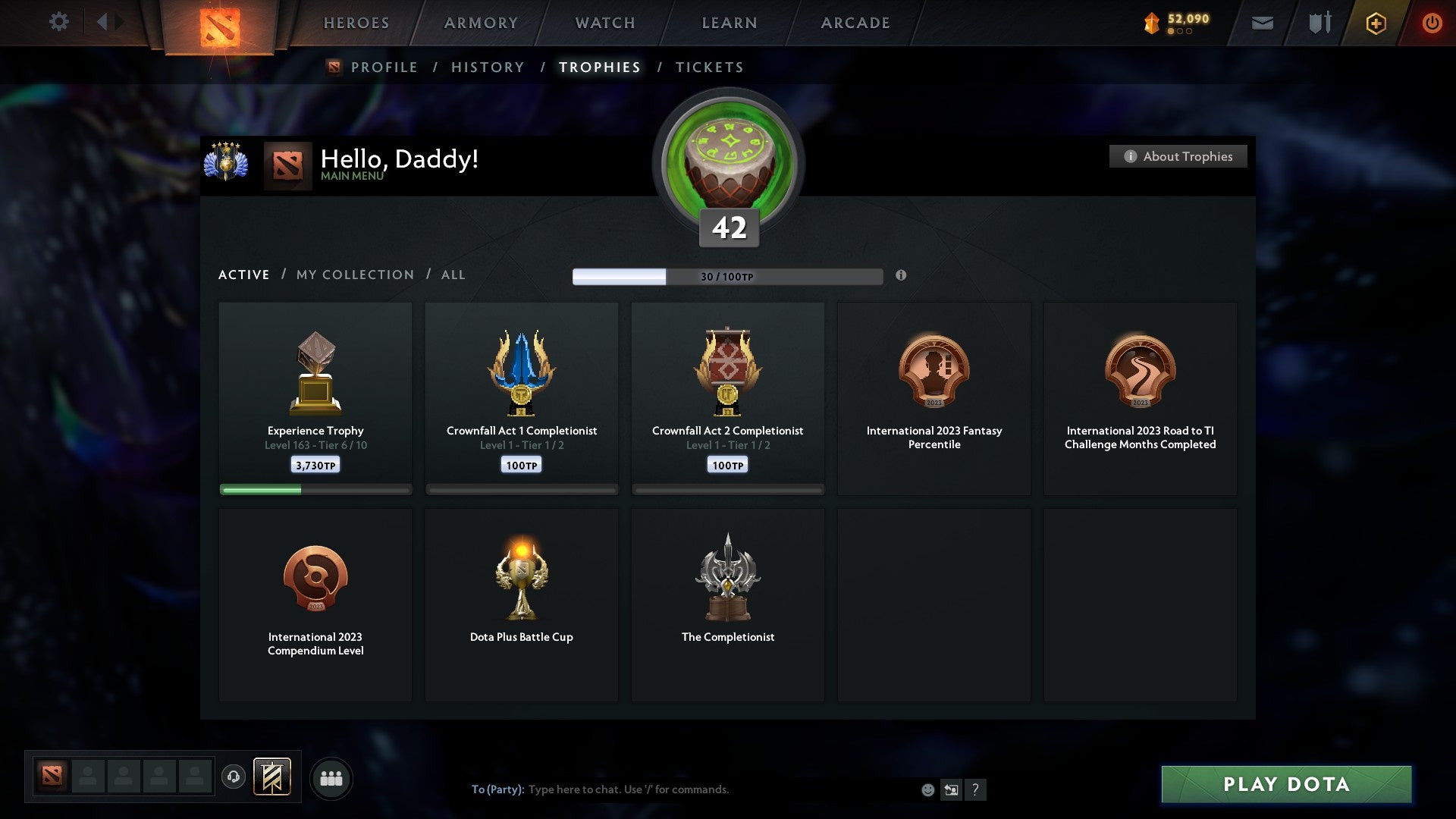Open the HISTORY tab
Viewport: 1456px width, 819px height.
click(x=487, y=67)
